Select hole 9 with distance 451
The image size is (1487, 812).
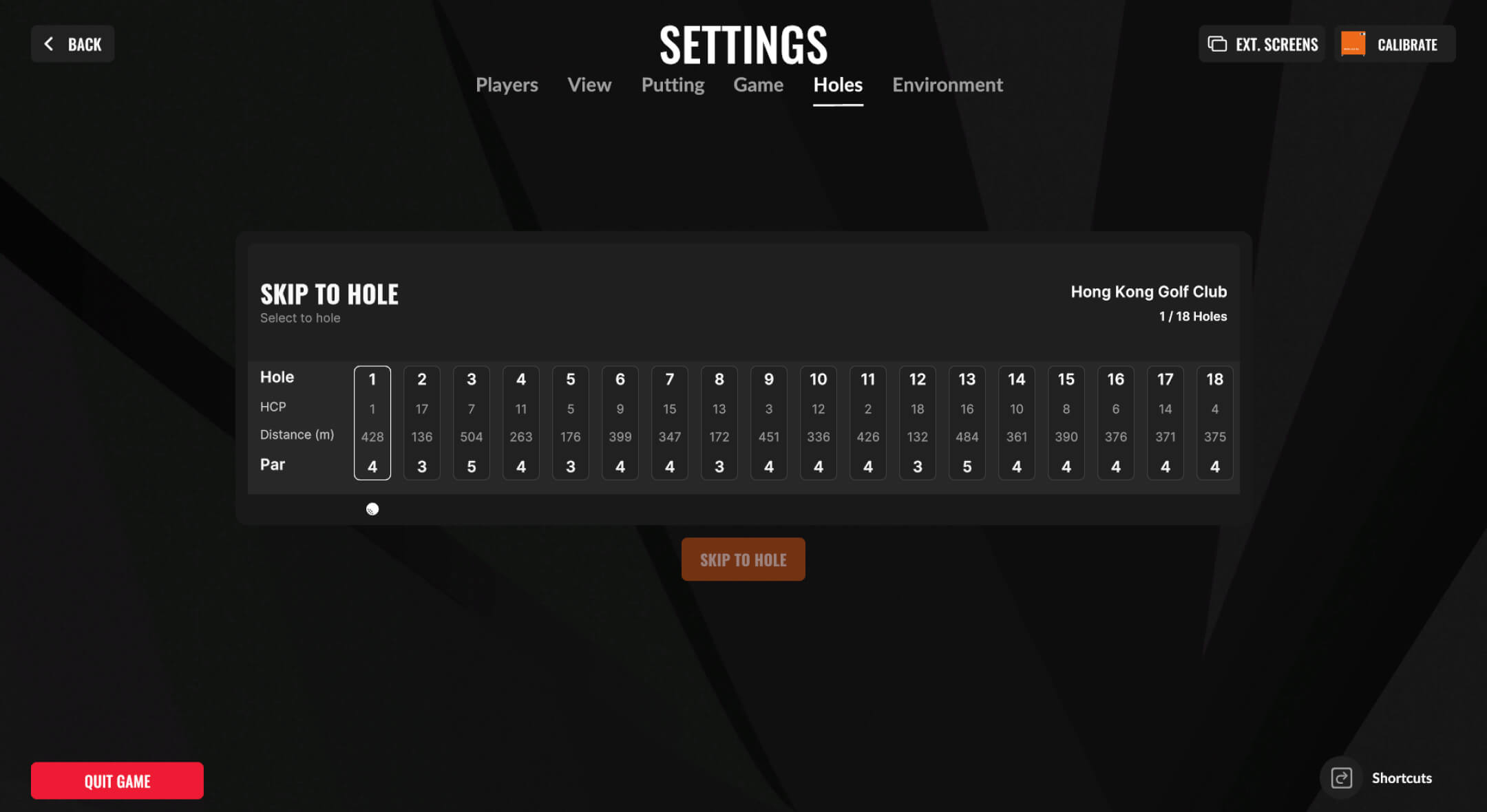pos(769,423)
